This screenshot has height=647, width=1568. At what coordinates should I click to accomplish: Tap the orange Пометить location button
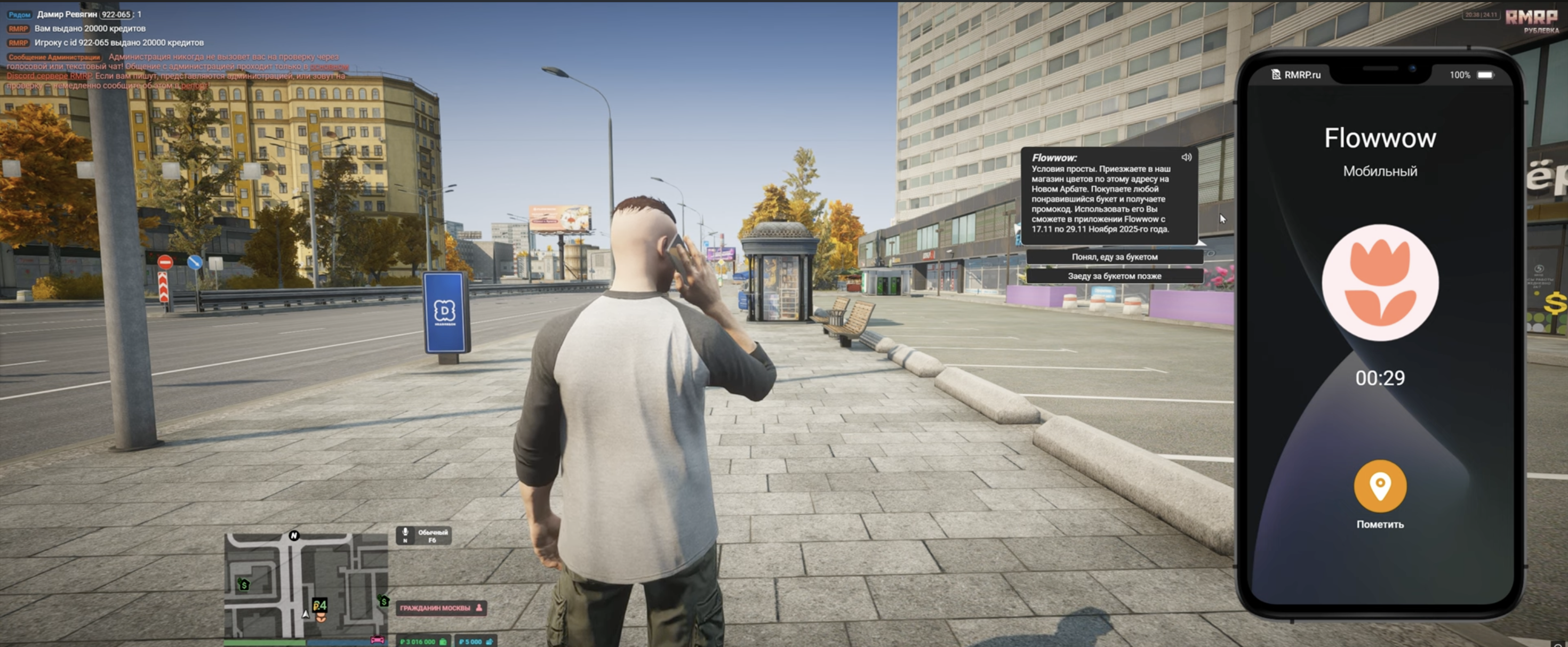1379,486
